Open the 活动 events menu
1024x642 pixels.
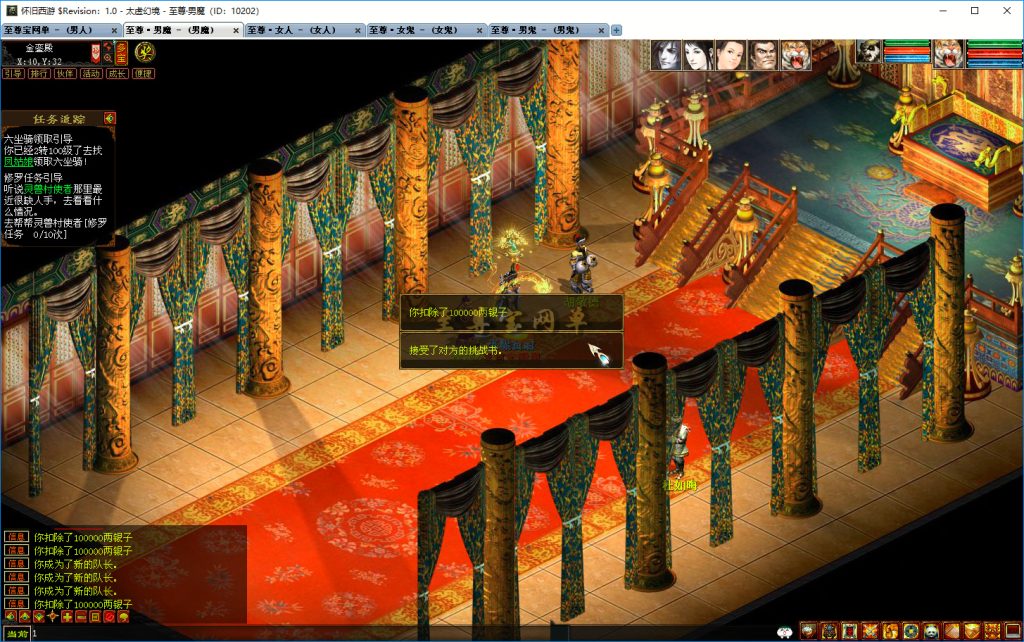coord(91,73)
